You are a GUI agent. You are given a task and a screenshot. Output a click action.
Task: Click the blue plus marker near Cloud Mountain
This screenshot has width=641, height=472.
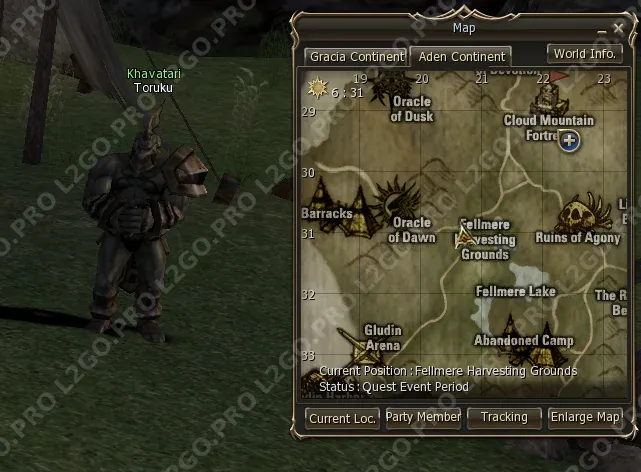(569, 140)
